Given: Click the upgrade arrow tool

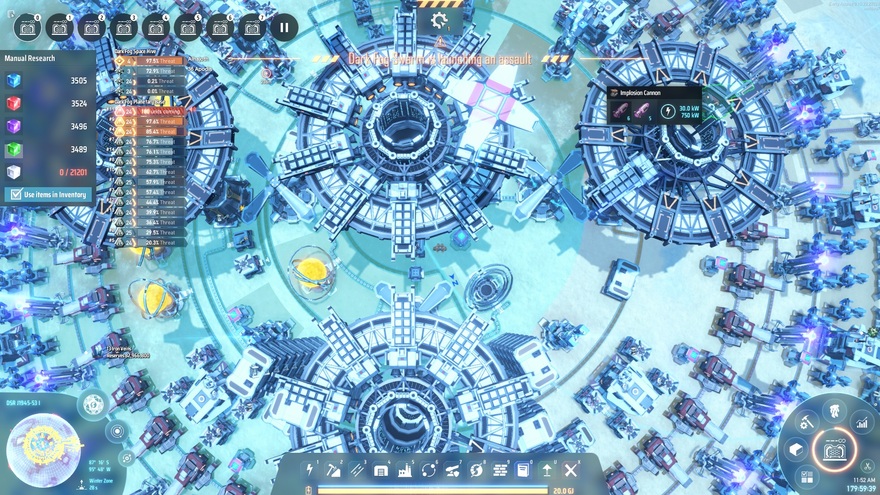Looking at the screenshot, I should pos(547,470).
